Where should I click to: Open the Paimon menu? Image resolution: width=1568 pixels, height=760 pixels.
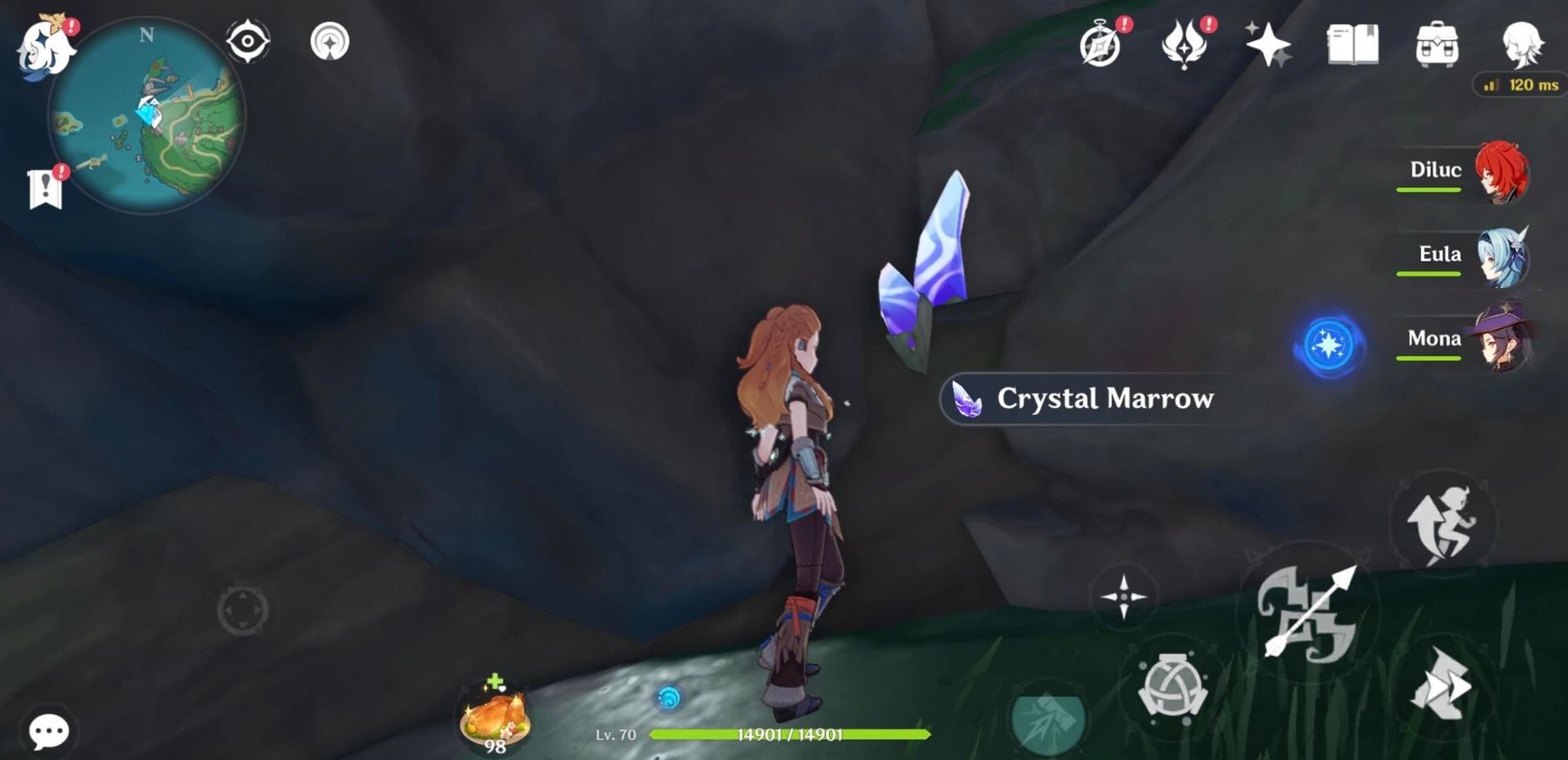coord(46,46)
